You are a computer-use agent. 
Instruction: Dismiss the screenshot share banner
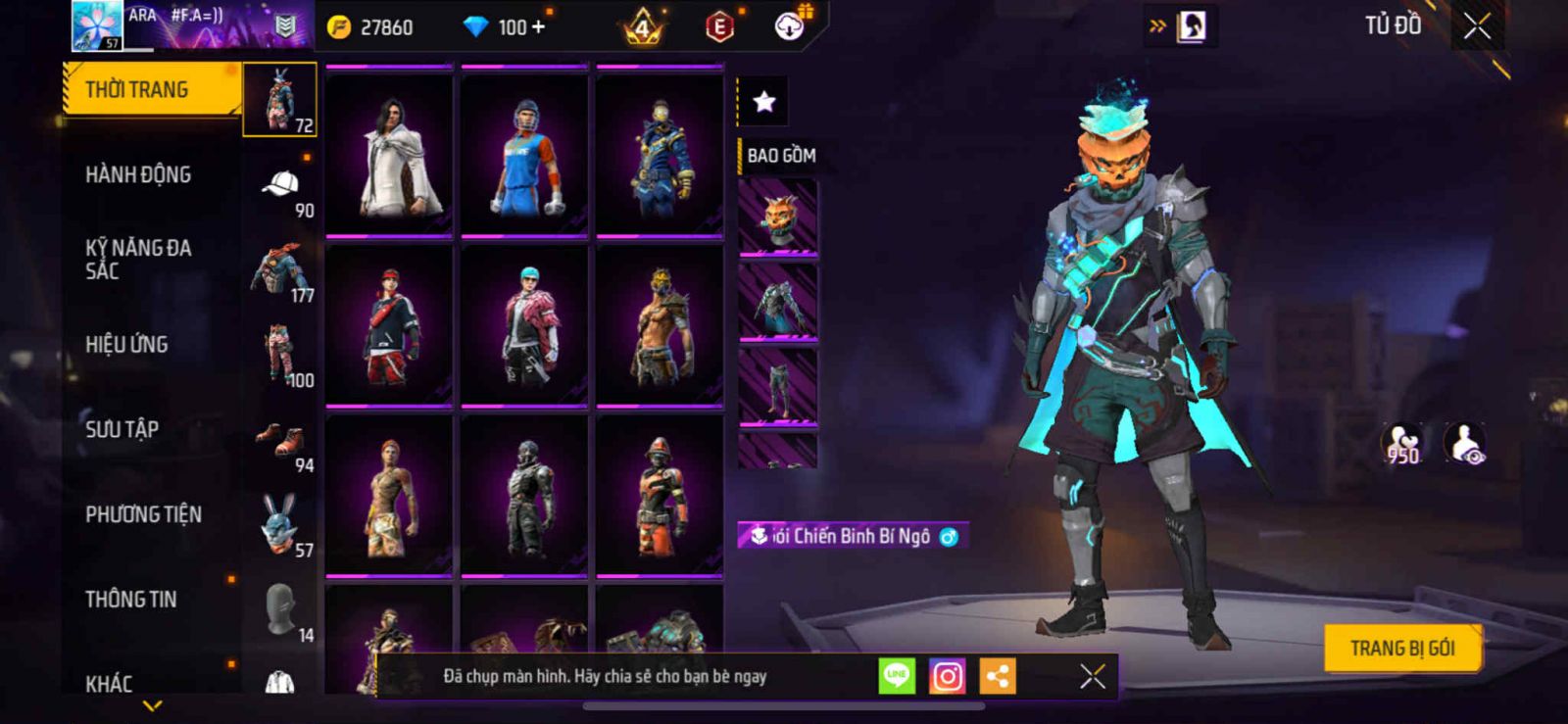coord(1092,676)
